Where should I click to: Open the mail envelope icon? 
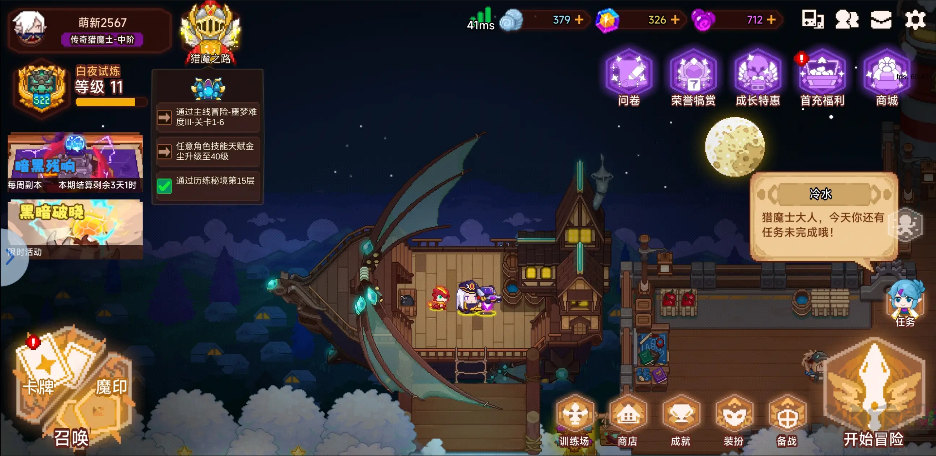click(880, 19)
